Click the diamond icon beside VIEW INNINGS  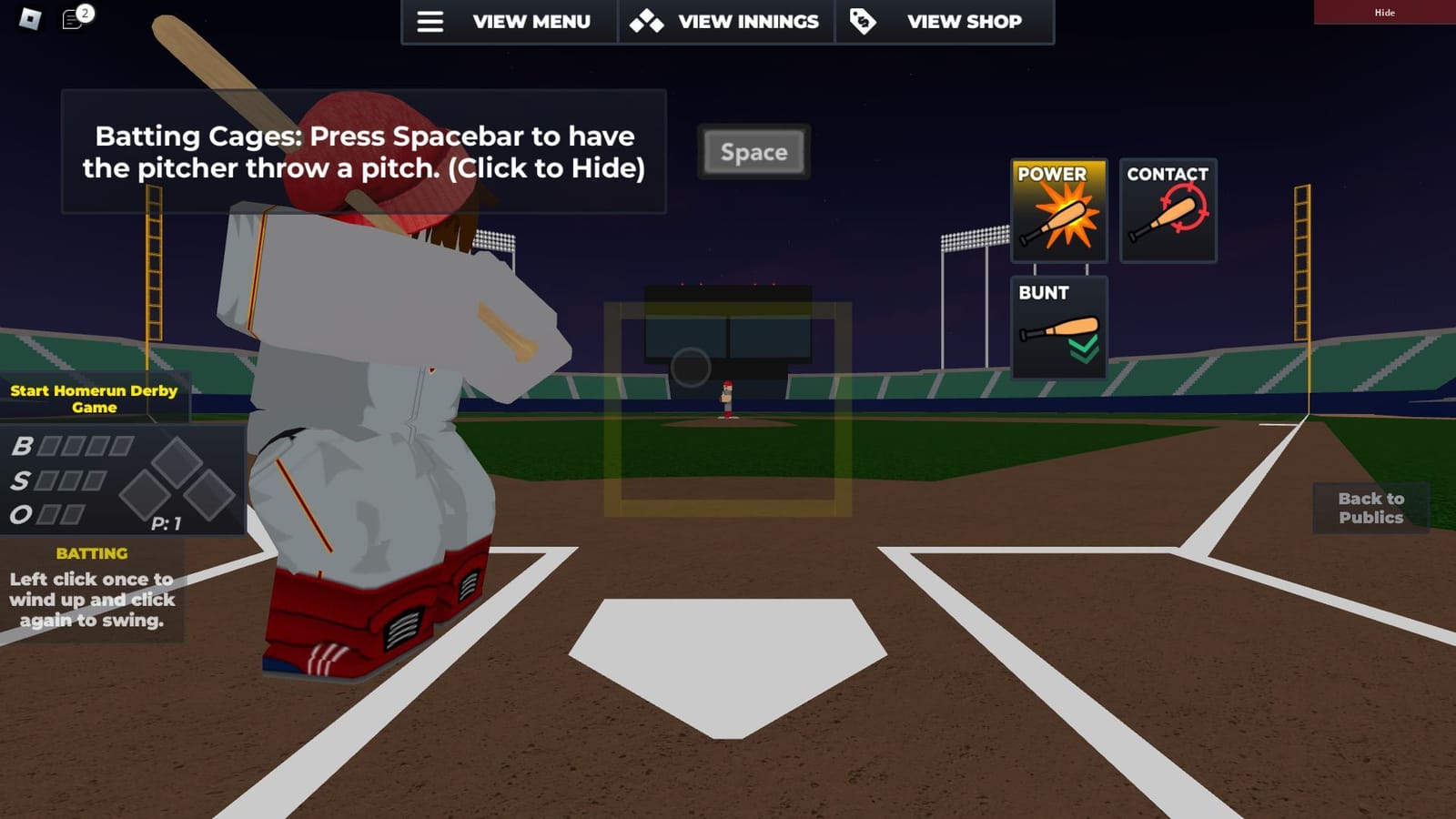pyautogui.click(x=647, y=21)
